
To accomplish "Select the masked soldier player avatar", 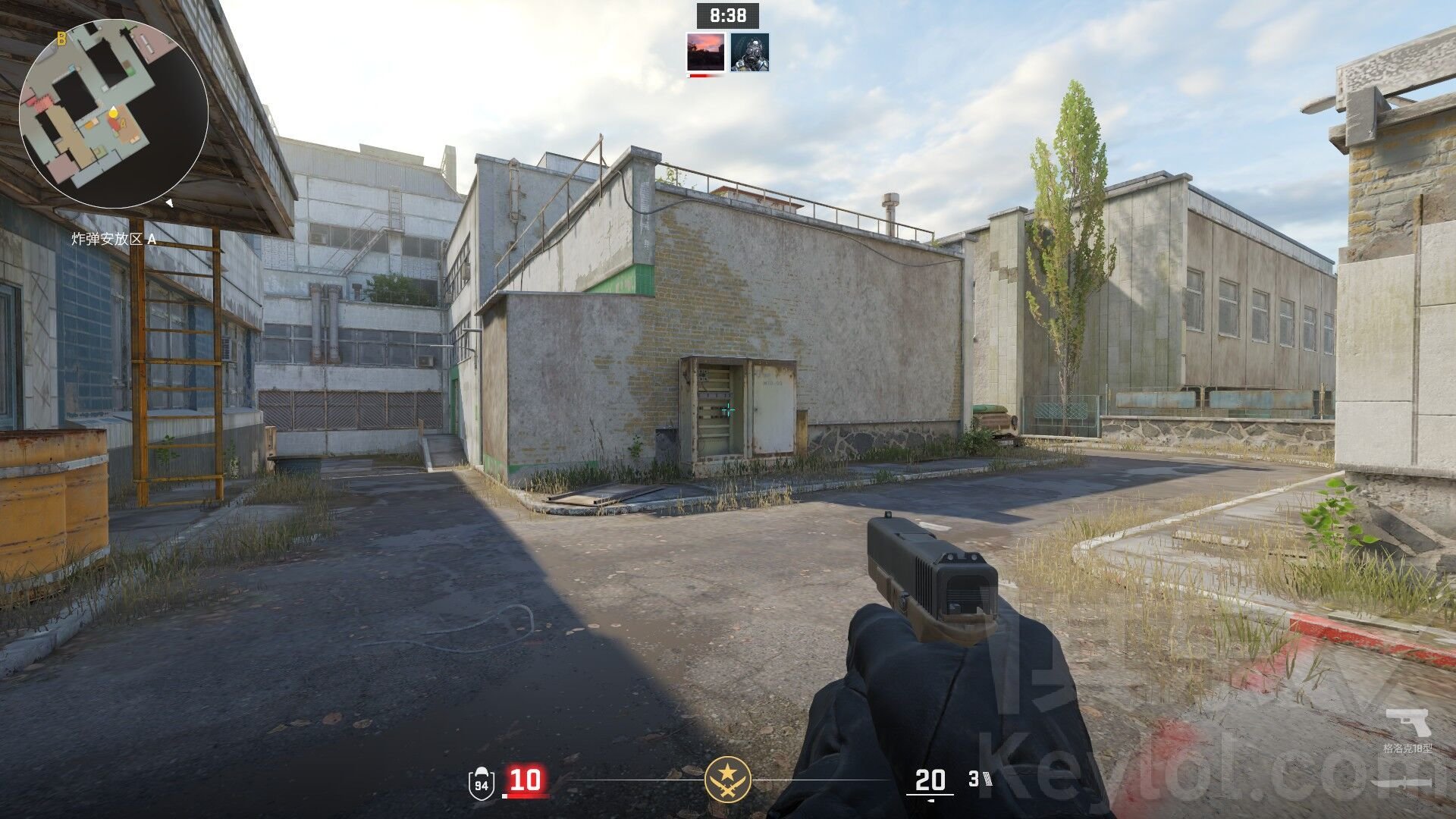I will point(749,52).
